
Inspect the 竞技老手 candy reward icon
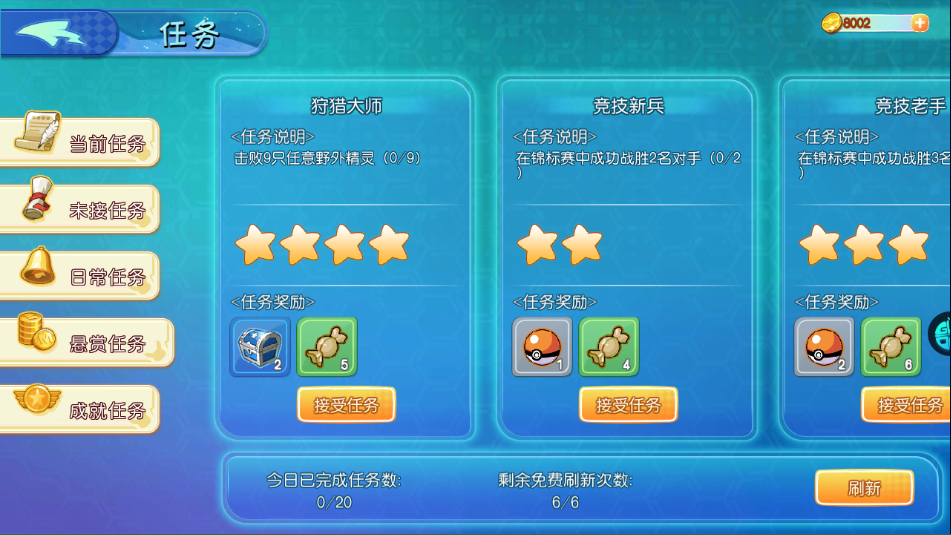click(x=891, y=347)
